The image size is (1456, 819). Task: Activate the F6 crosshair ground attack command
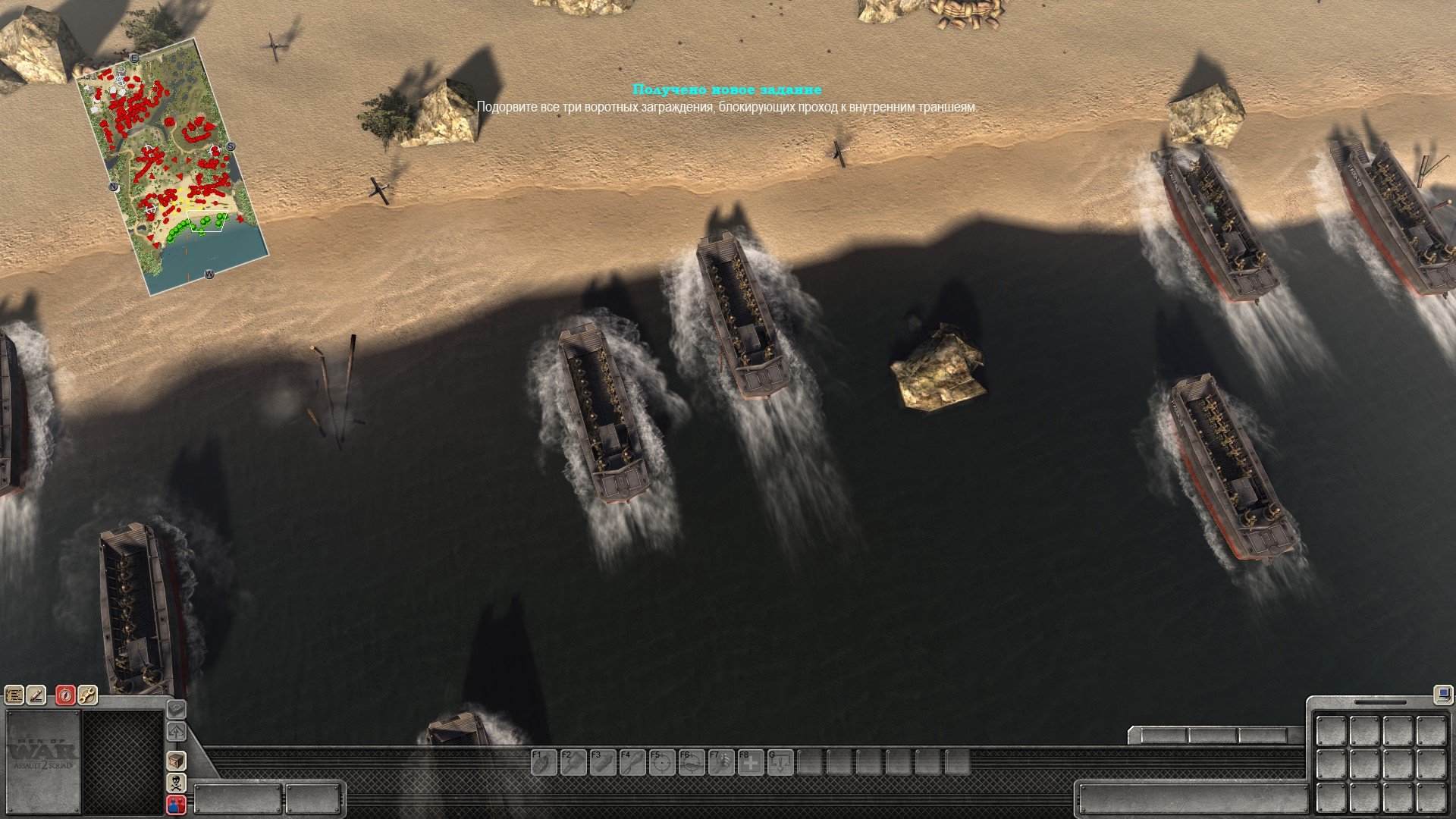tap(691, 762)
